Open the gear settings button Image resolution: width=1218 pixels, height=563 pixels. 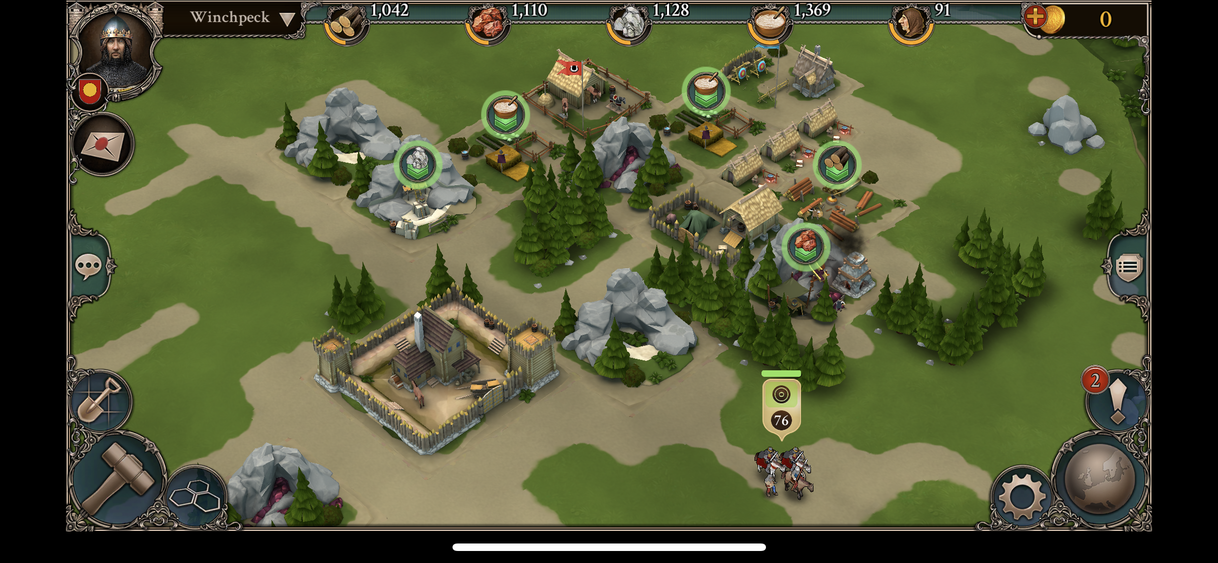coord(1022,495)
